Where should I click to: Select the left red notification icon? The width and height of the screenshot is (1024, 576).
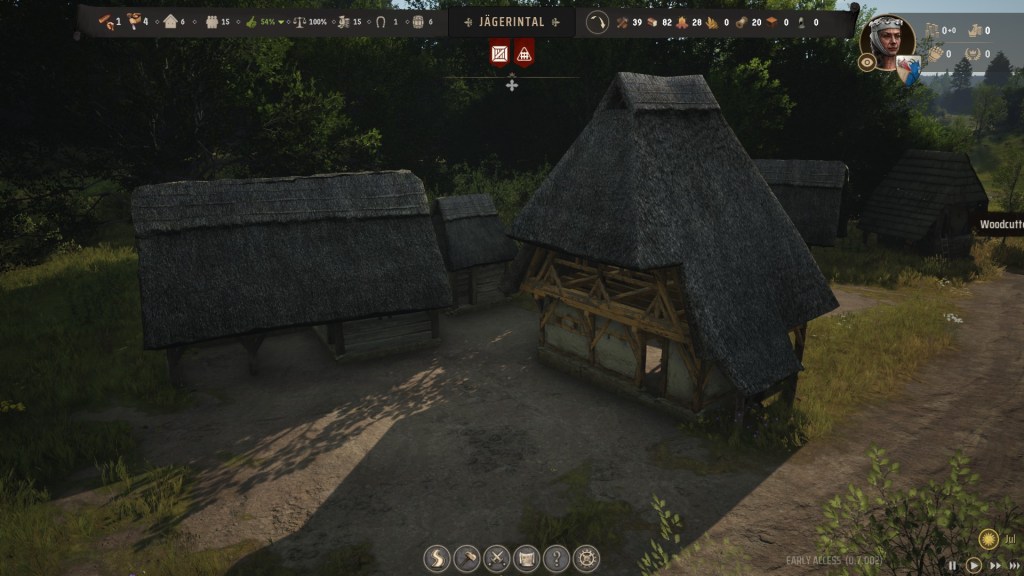point(500,52)
